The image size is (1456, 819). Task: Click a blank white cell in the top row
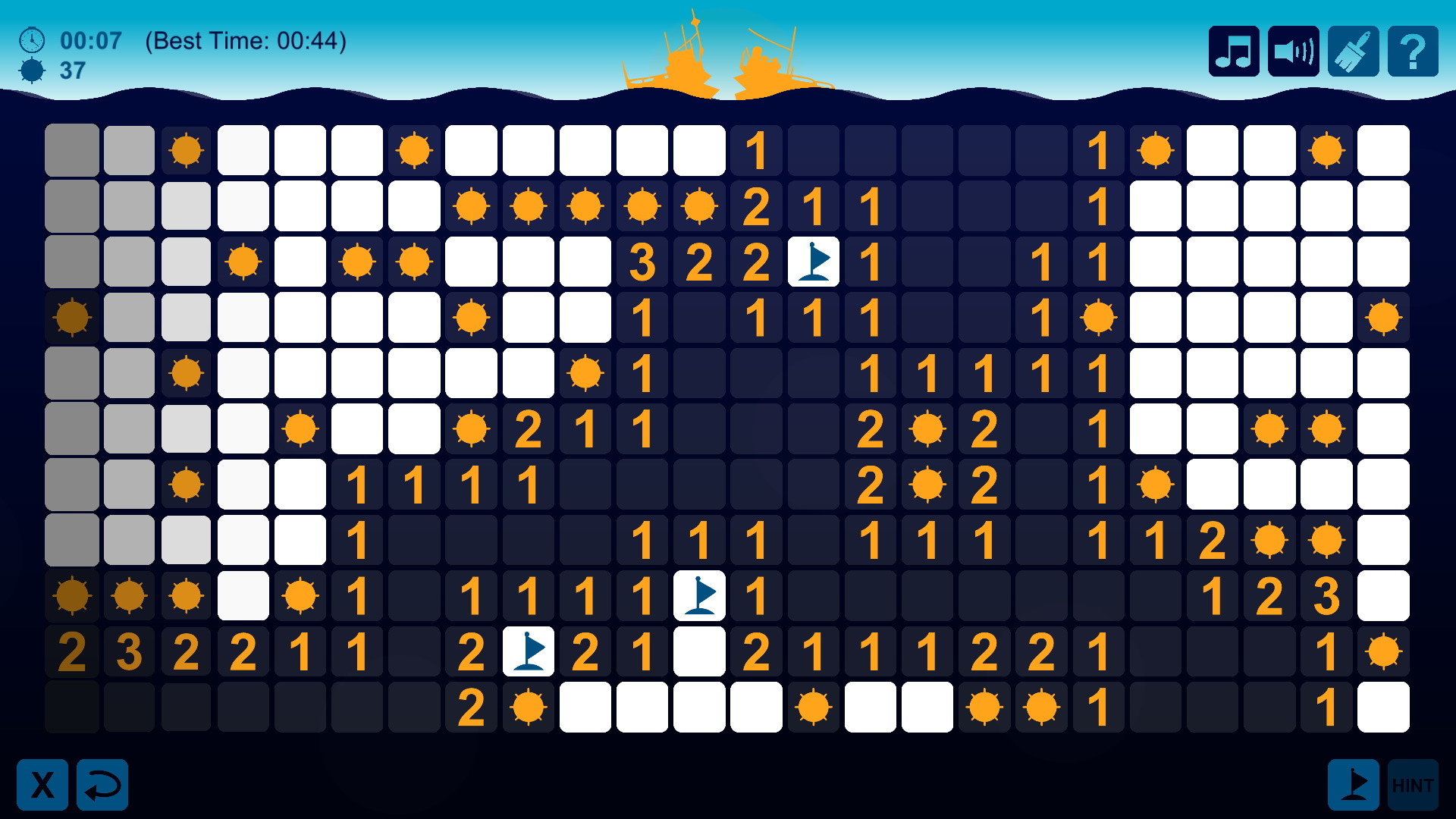pyautogui.click(x=300, y=150)
